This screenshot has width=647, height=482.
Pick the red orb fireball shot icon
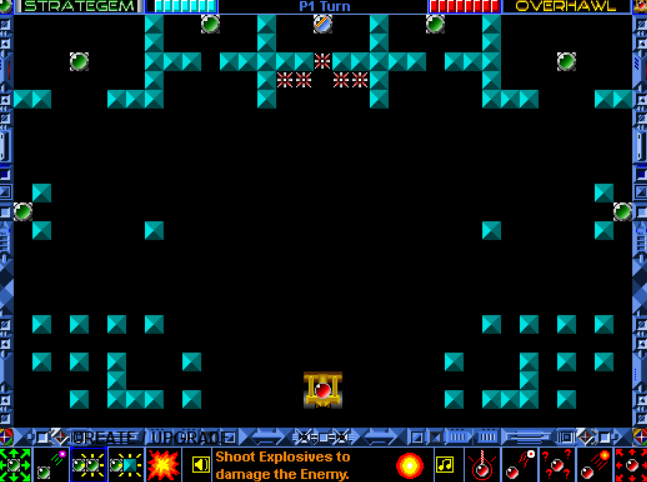coord(592,465)
